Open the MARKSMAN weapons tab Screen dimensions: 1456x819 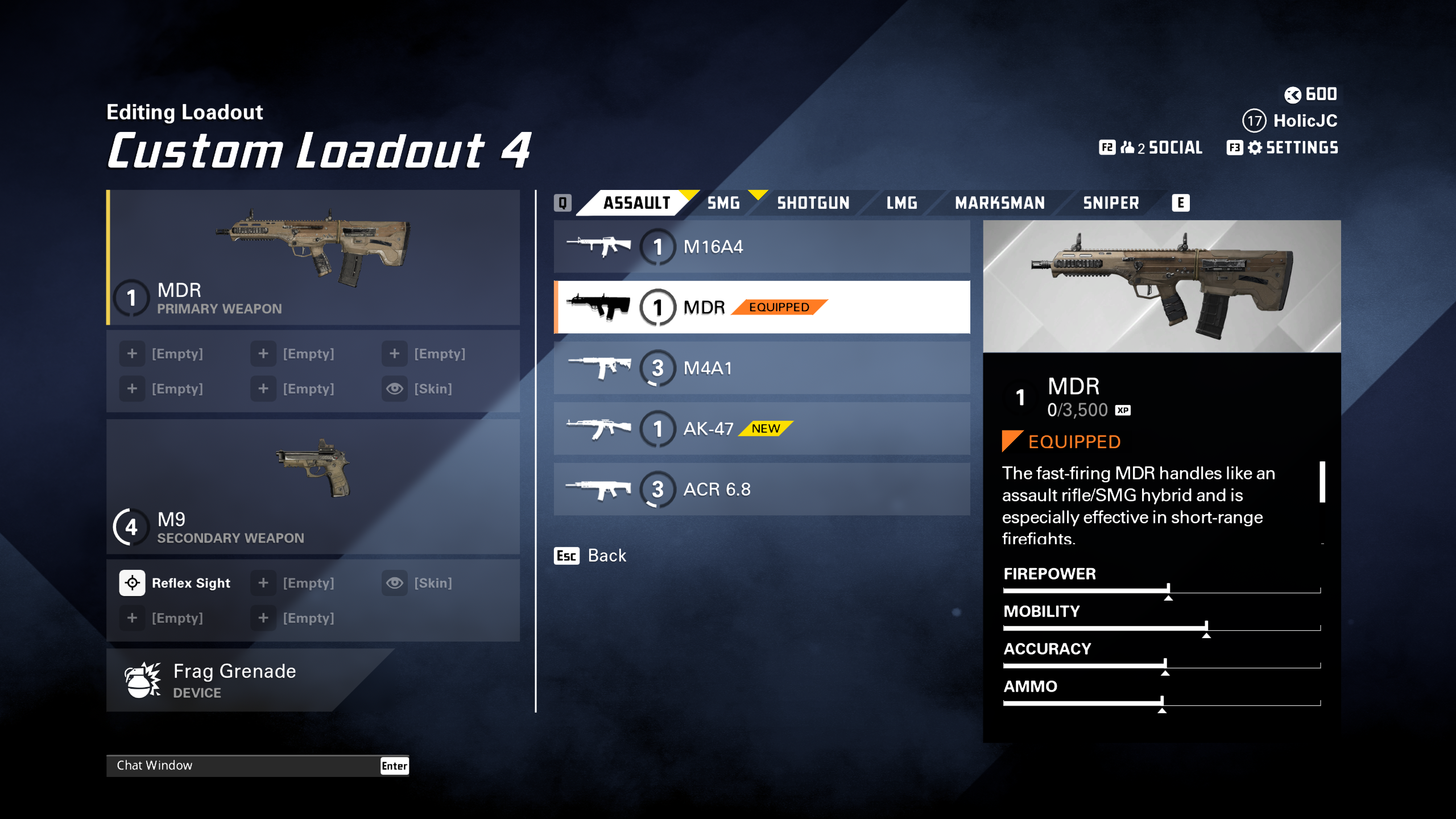[x=1000, y=202]
